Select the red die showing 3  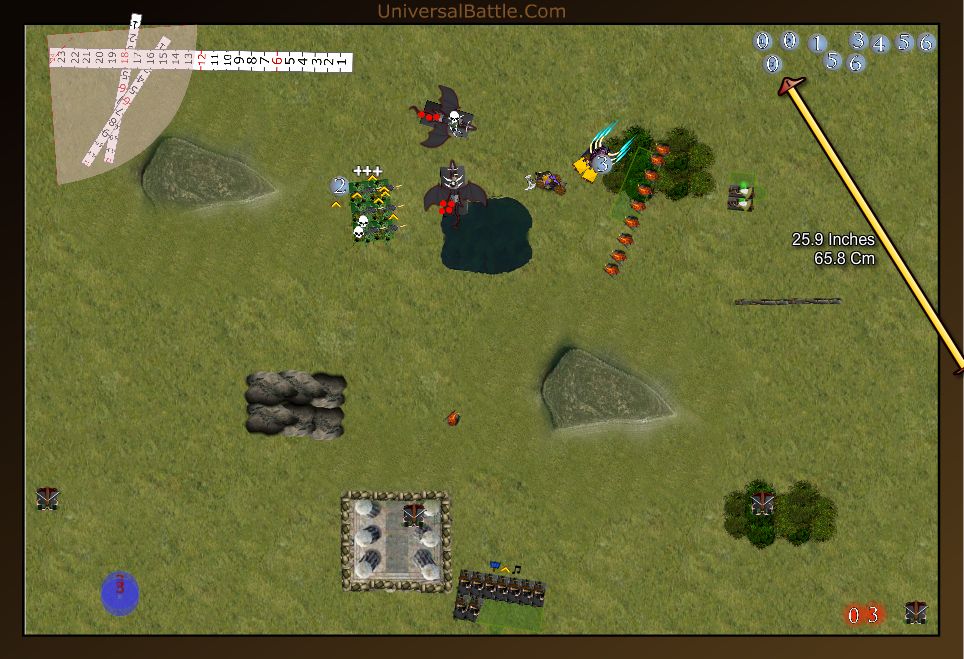pyautogui.click(x=873, y=615)
